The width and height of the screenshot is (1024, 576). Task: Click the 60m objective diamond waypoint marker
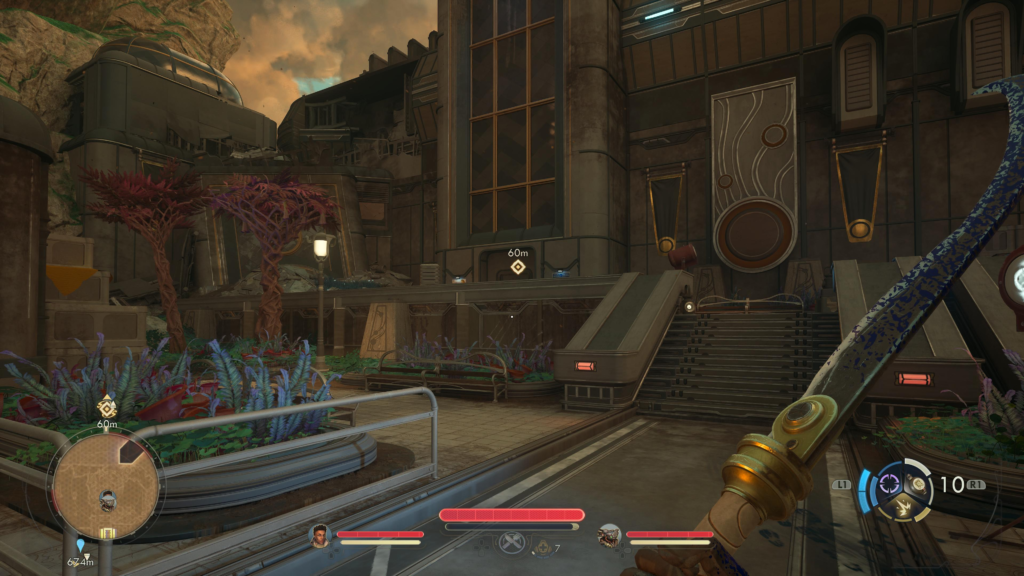click(x=518, y=267)
